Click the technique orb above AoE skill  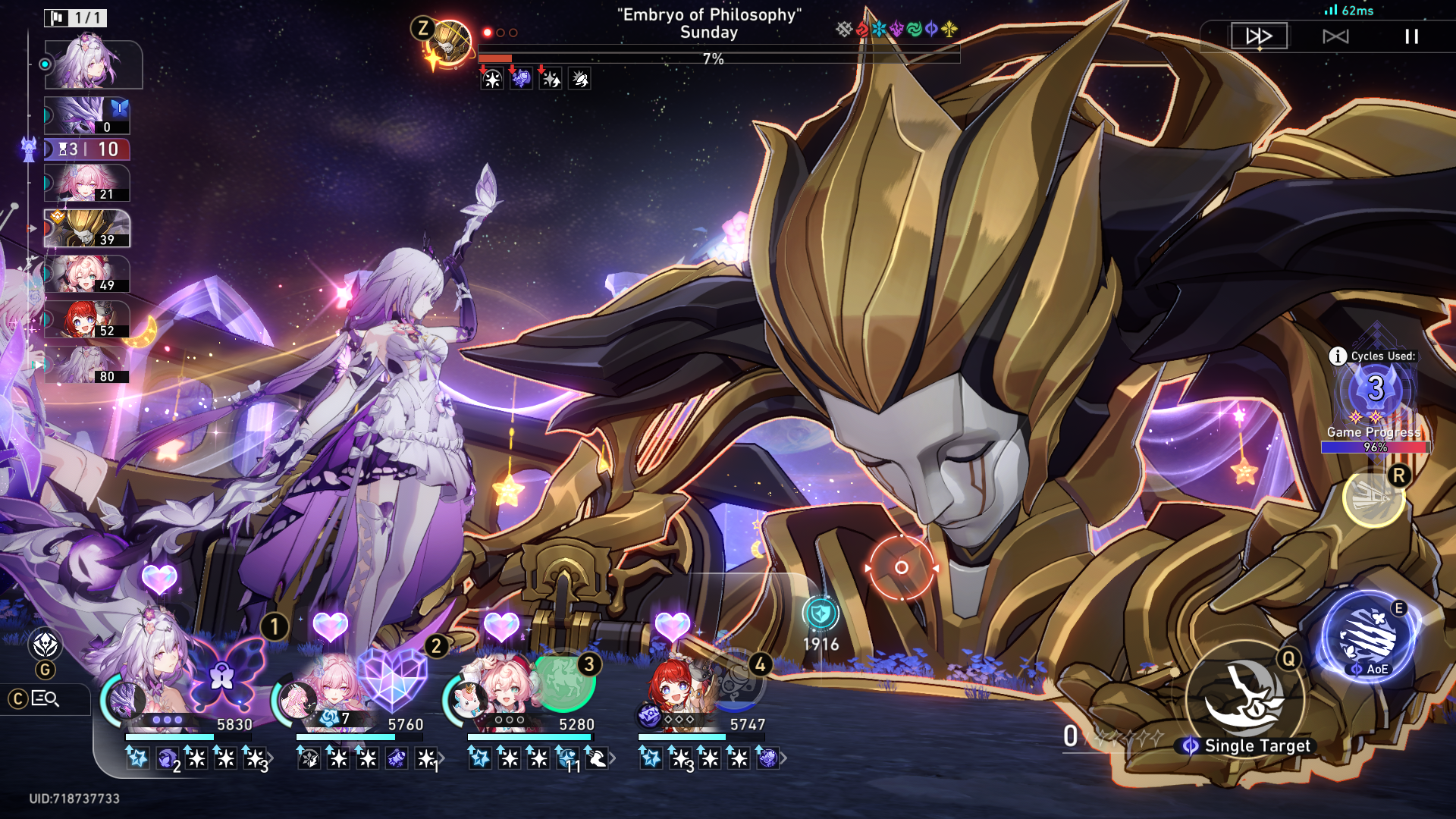coord(1373,497)
